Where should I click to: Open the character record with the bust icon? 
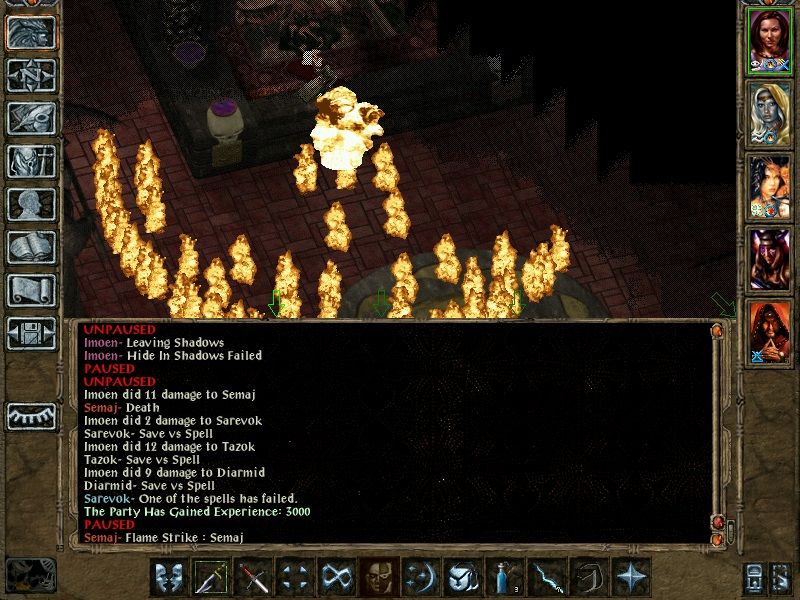point(30,204)
